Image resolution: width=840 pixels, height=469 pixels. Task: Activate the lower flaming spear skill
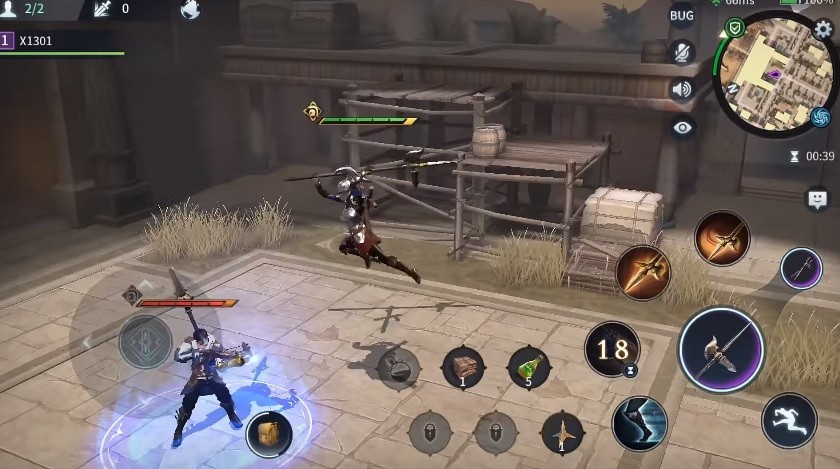tap(642, 271)
